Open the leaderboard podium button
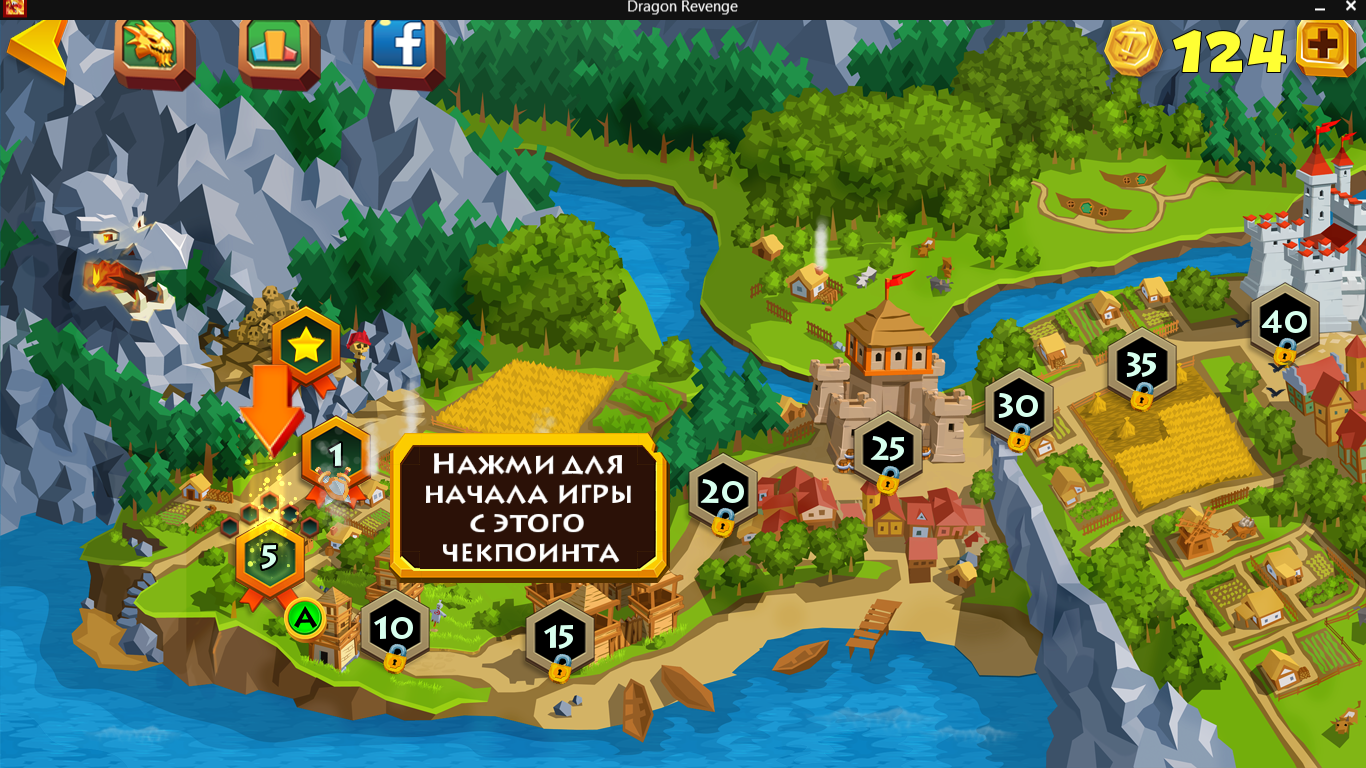The width and height of the screenshot is (1366, 768). 279,46
